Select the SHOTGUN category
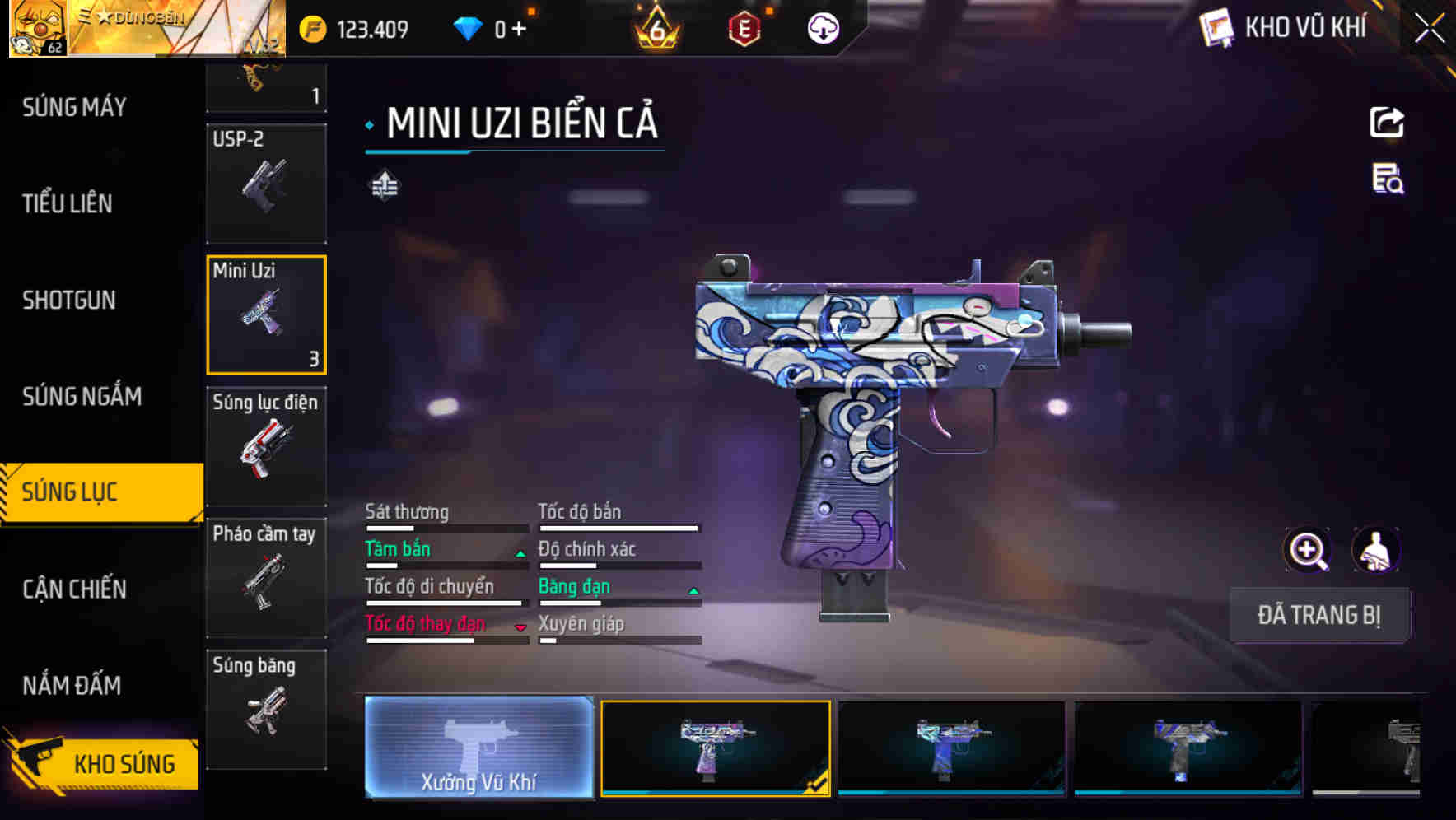 click(x=69, y=300)
